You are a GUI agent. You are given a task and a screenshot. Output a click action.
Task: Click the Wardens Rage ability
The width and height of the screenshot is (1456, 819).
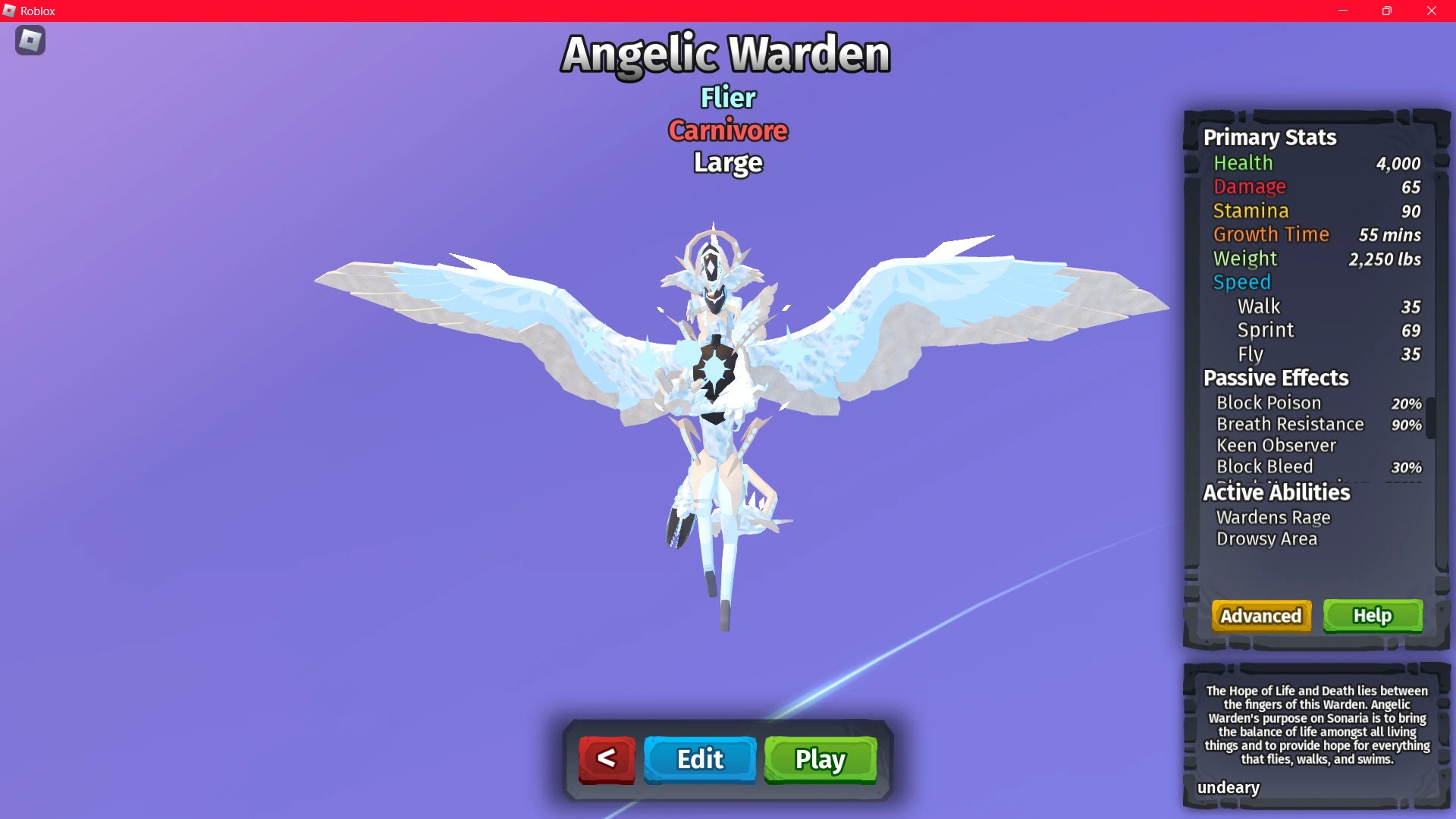tap(1273, 517)
